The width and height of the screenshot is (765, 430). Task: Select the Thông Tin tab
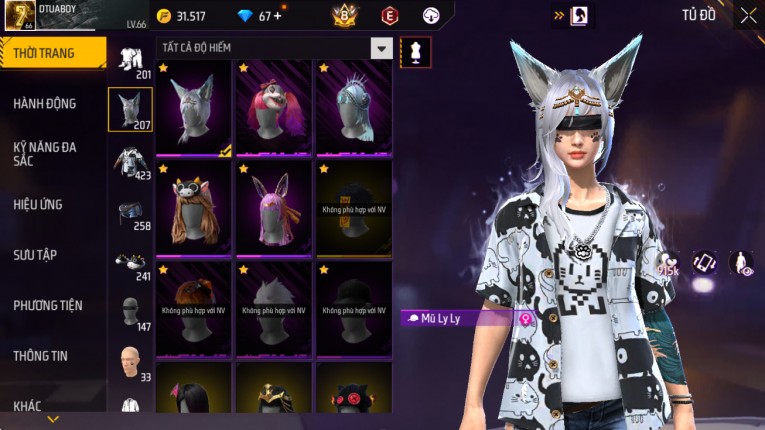tap(42, 355)
